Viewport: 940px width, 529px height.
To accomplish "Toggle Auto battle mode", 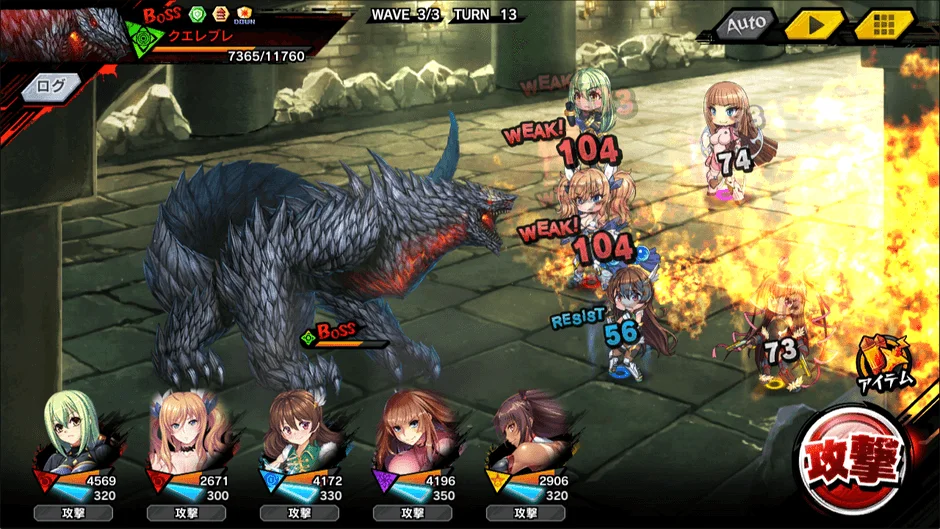I will [x=745, y=24].
